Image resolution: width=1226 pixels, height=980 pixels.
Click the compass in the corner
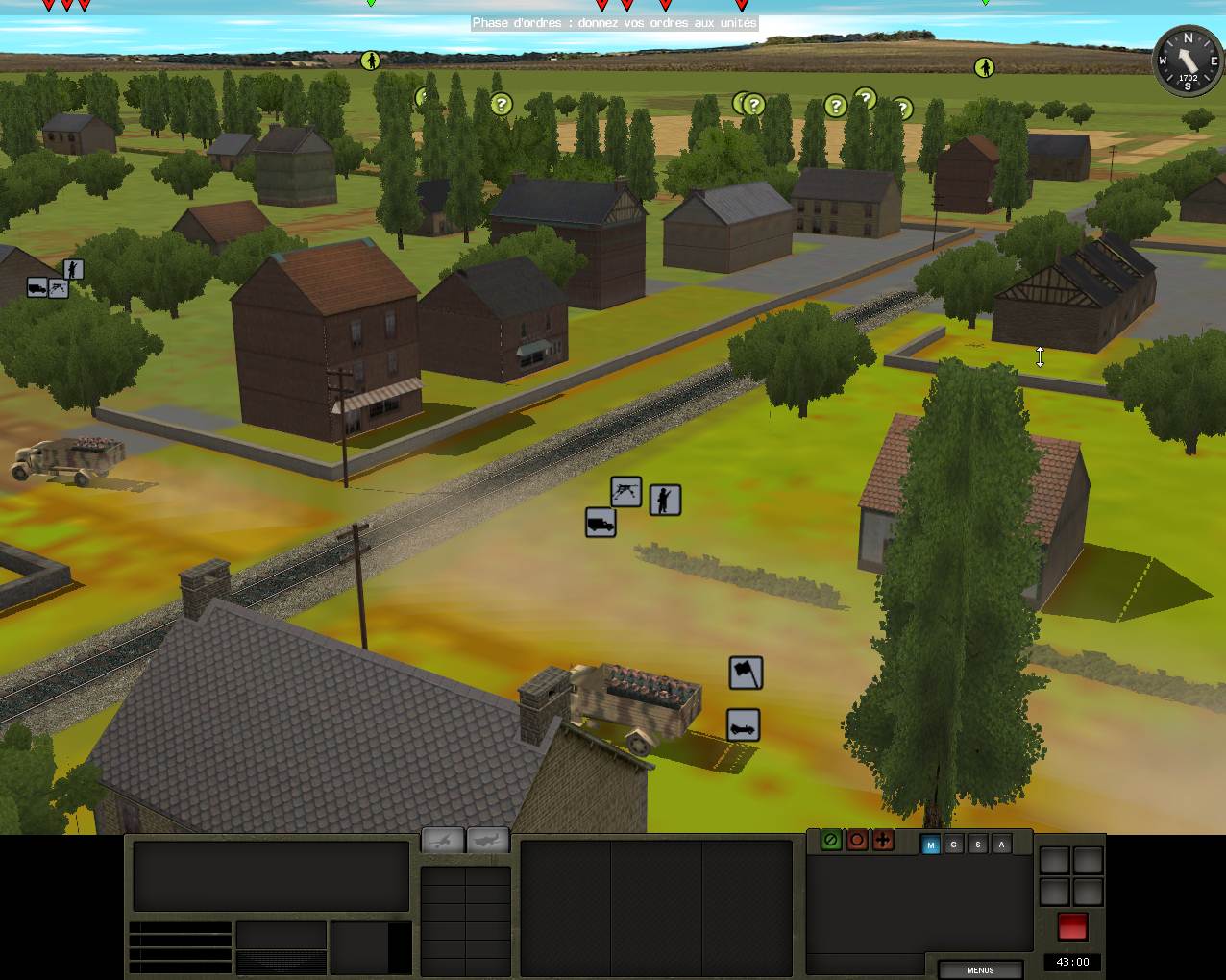tap(1188, 61)
